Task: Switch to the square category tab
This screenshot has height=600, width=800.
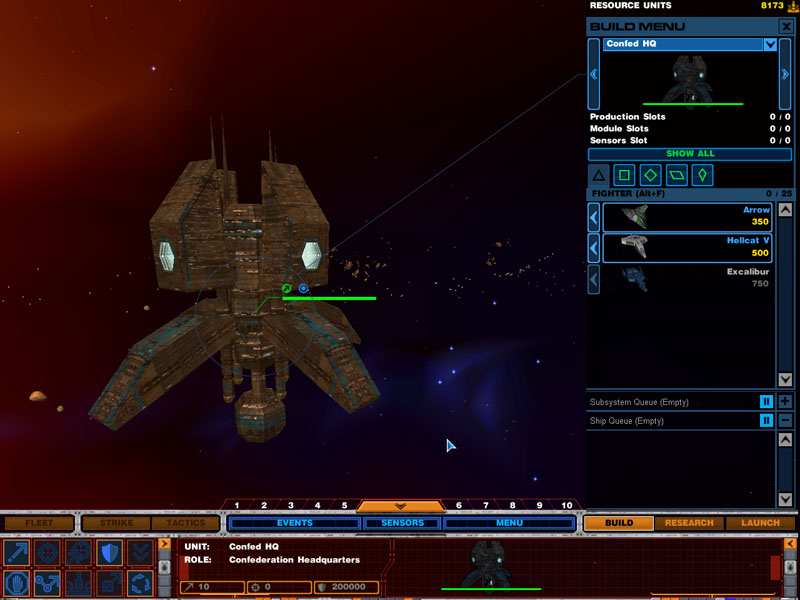Action: point(624,176)
